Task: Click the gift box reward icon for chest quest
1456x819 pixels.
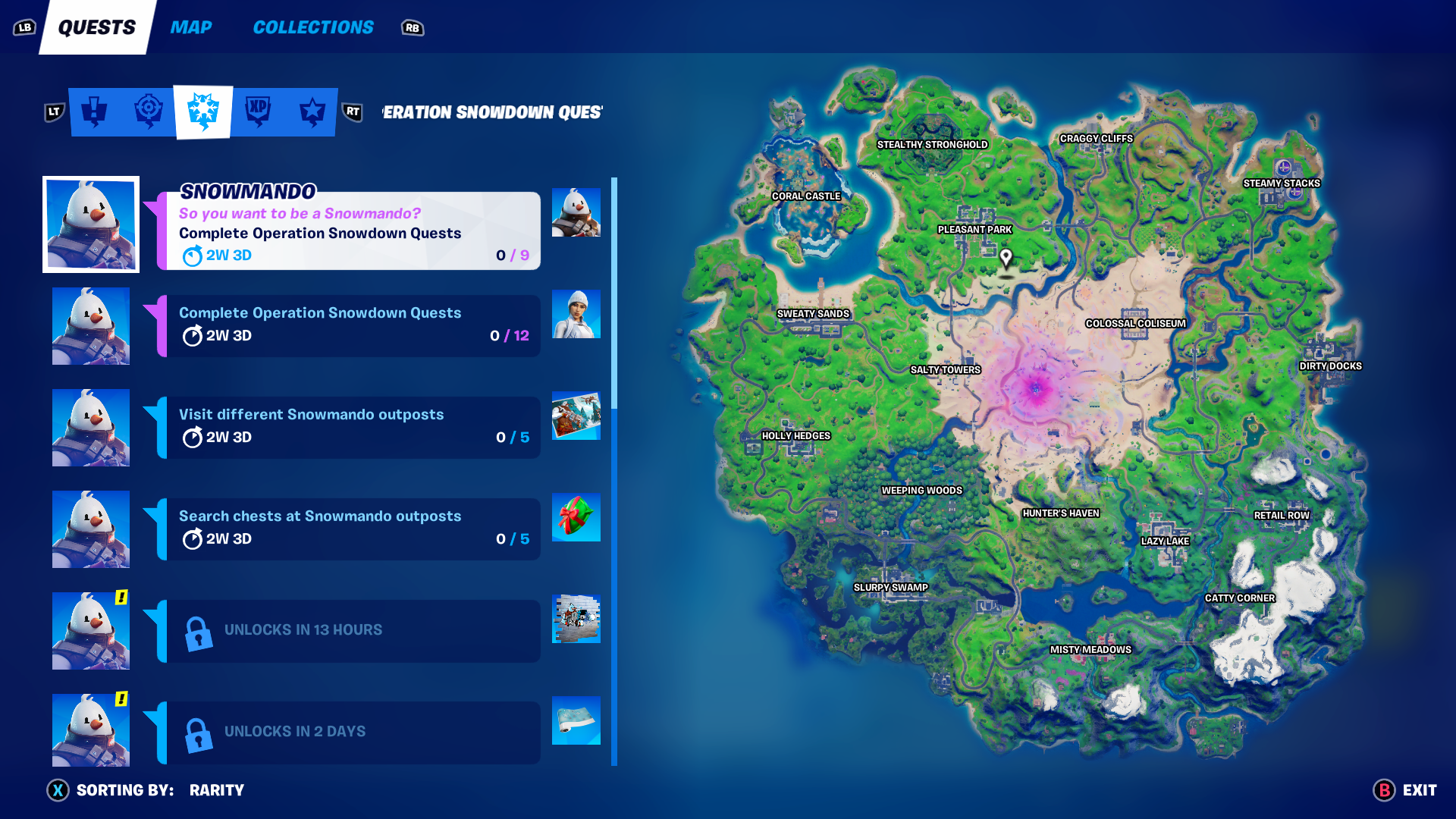Action: tap(576, 517)
